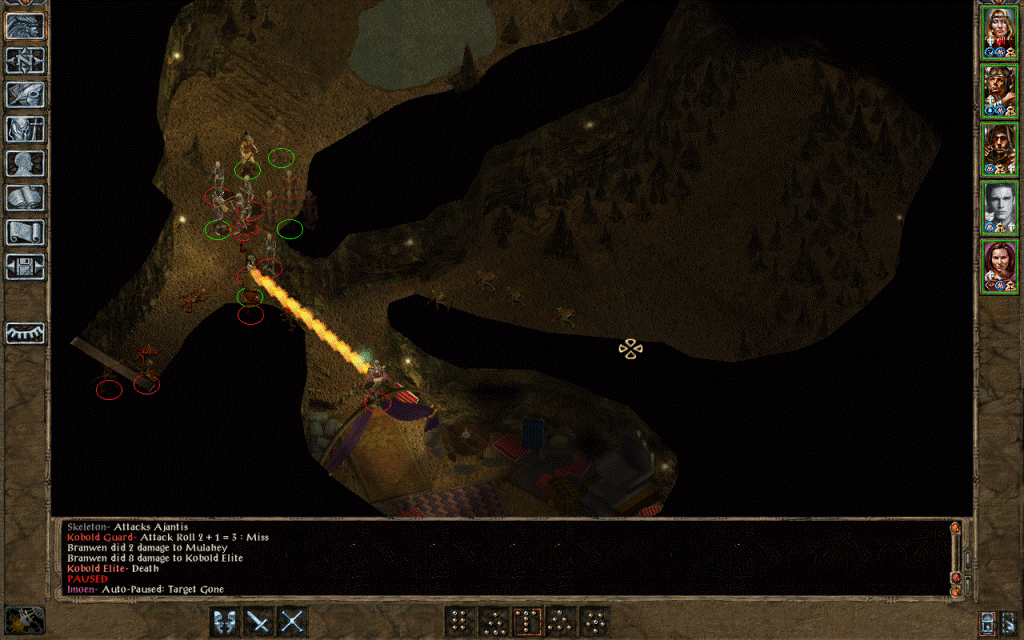Select the blonde woman's portrait
The width and height of the screenshot is (1024, 640).
pyautogui.click(x=998, y=32)
